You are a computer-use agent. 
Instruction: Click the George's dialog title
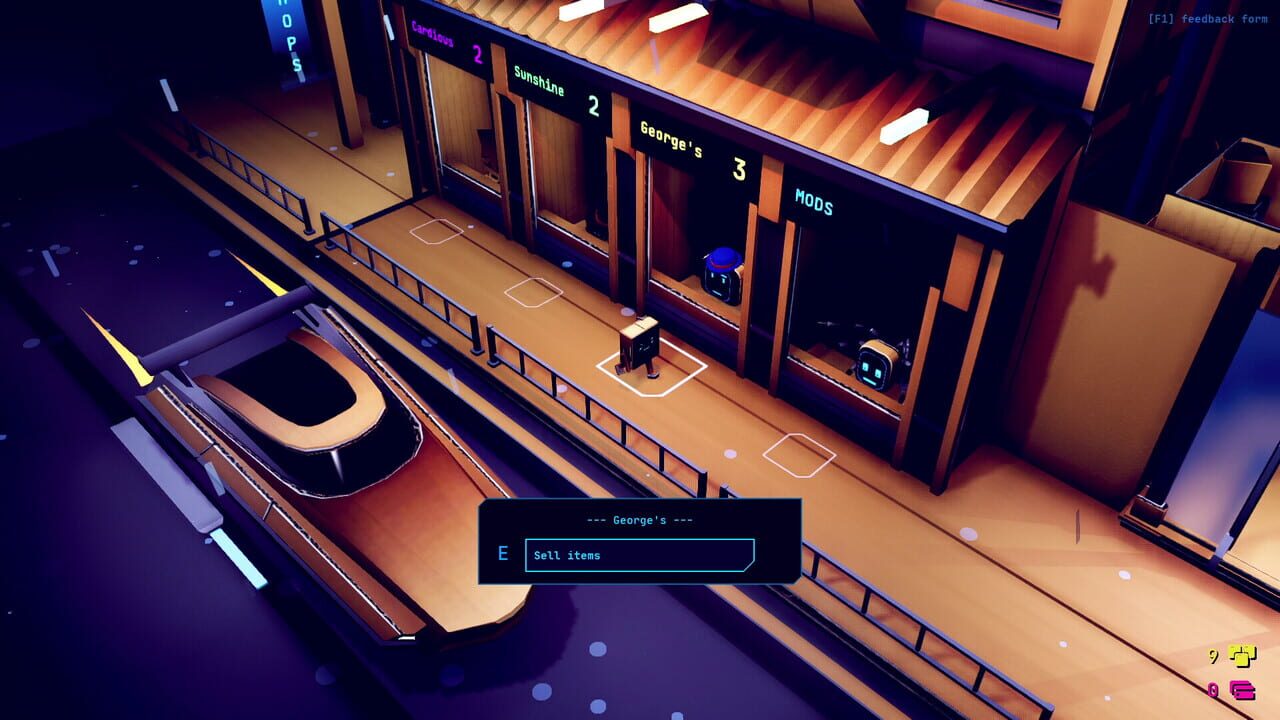tap(640, 519)
